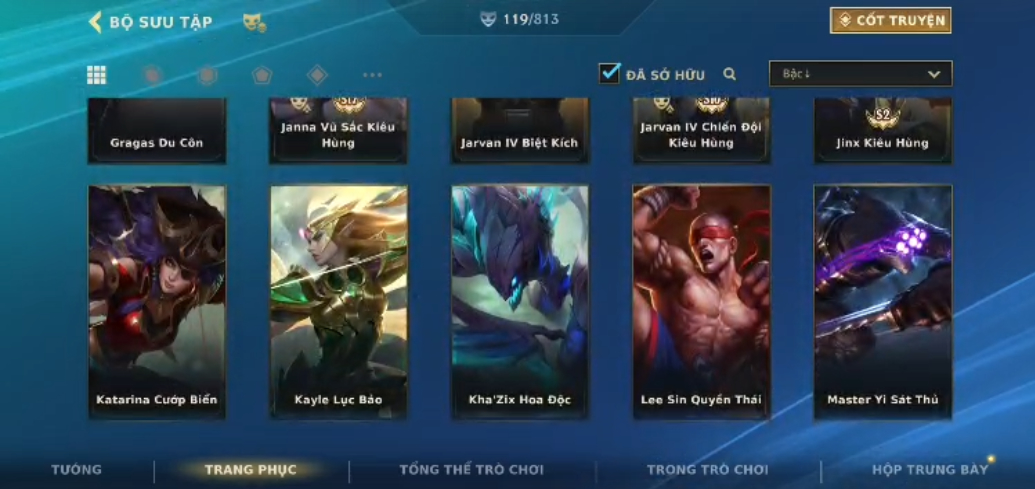This screenshot has width=1035, height=489.
Task: Open the Cốt Truyện button
Action: 890,20
